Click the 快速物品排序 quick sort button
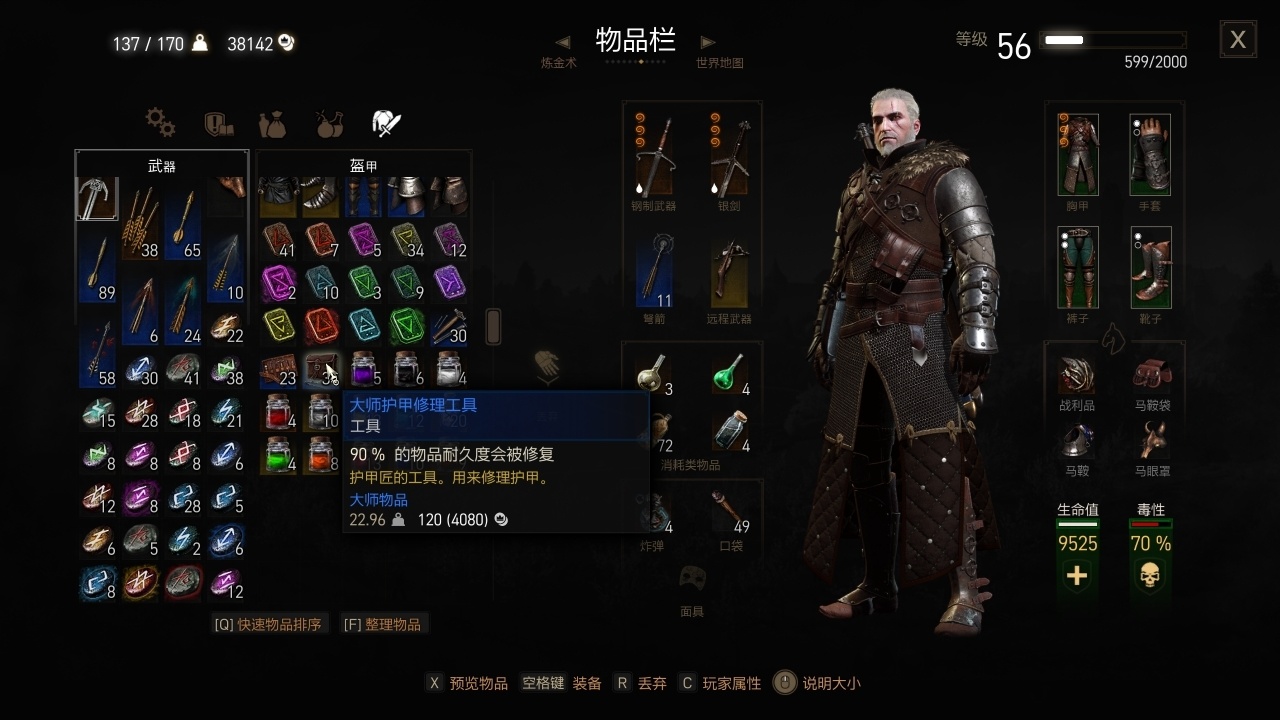1280x720 pixels. click(270, 623)
